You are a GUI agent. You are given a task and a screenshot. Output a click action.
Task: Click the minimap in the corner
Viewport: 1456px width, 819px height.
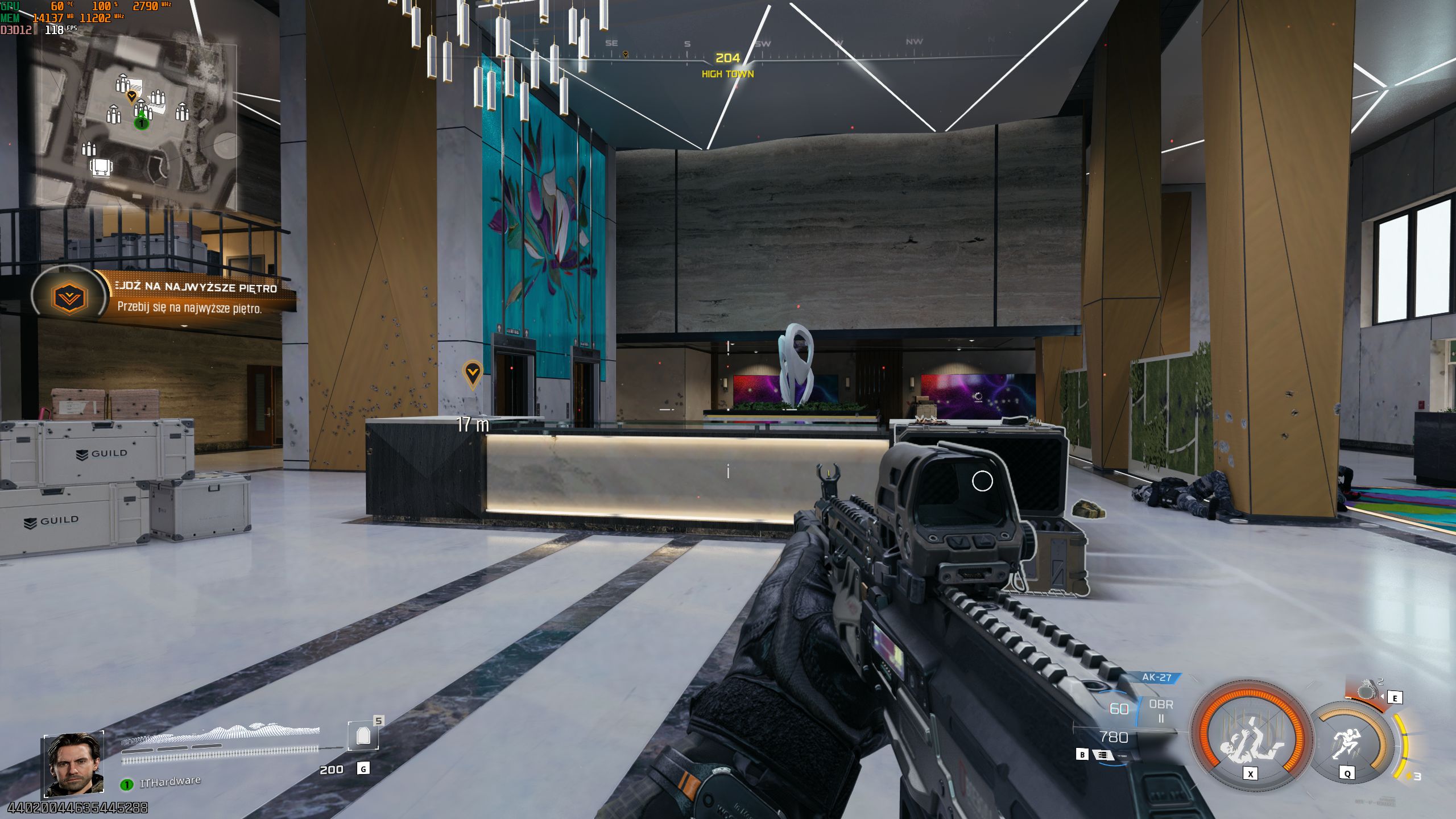(x=136, y=124)
